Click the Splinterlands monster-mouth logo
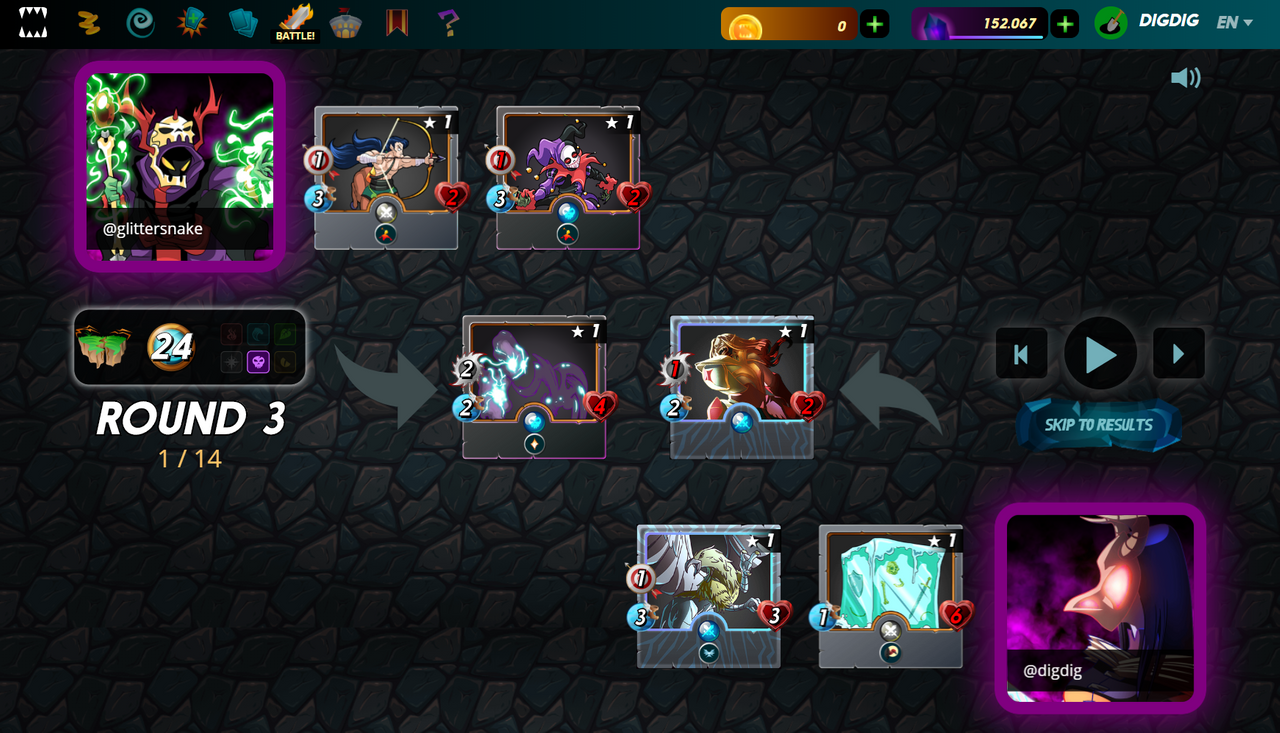This screenshot has width=1280, height=733. [33, 23]
